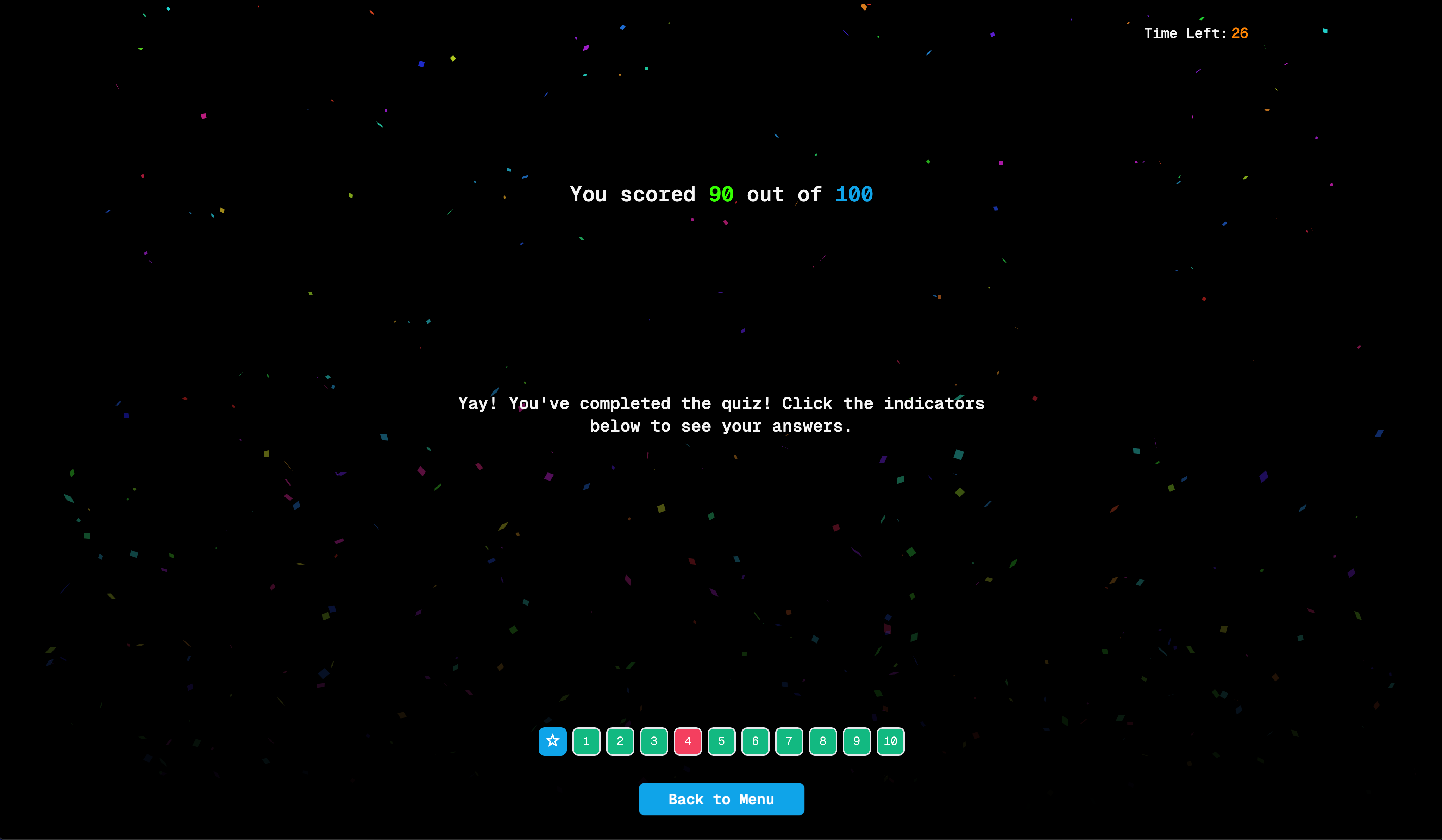
Task: Open the incorrect question 4 indicator
Action: click(687, 741)
